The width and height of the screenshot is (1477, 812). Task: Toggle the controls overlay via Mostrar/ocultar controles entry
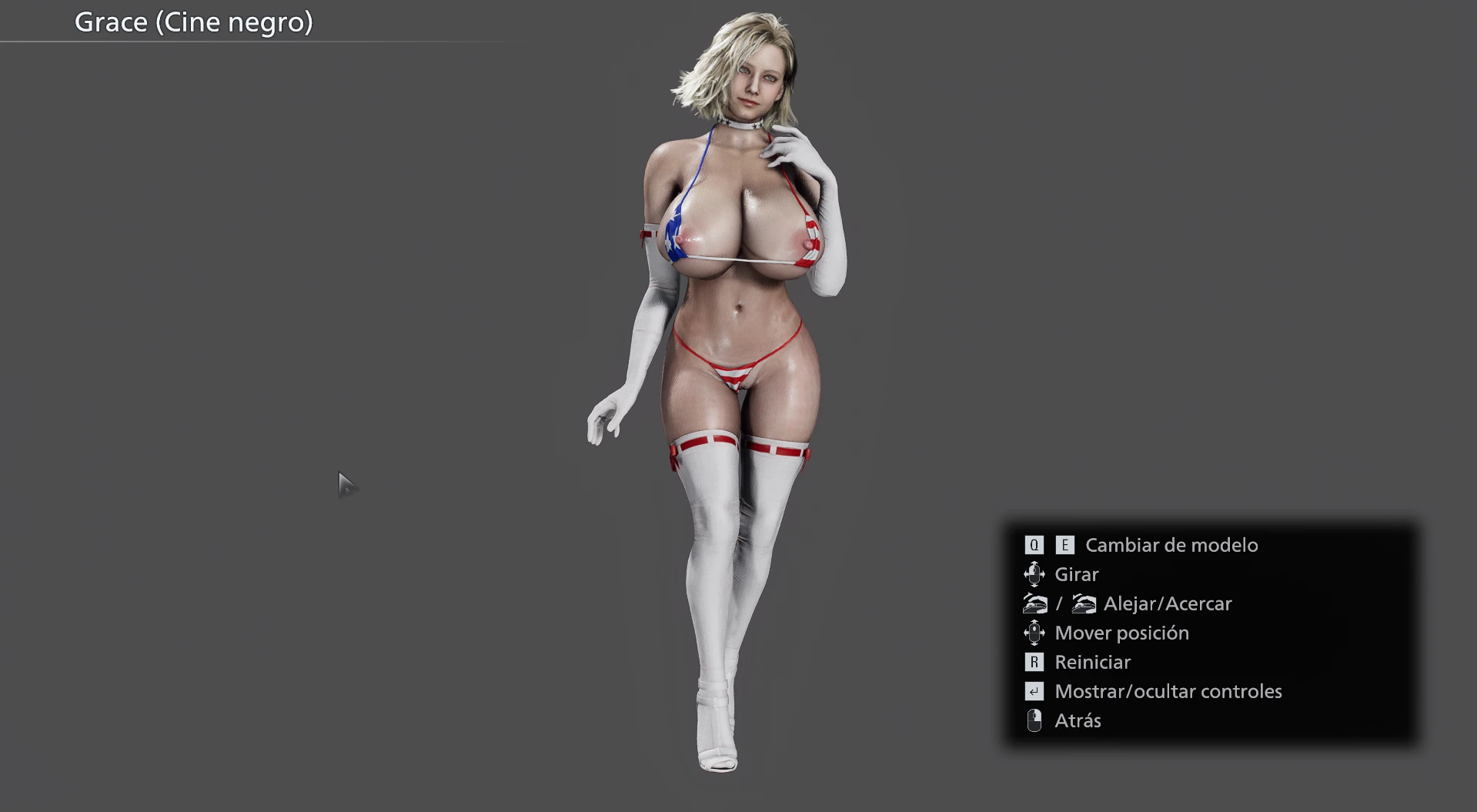(1167, 691)
